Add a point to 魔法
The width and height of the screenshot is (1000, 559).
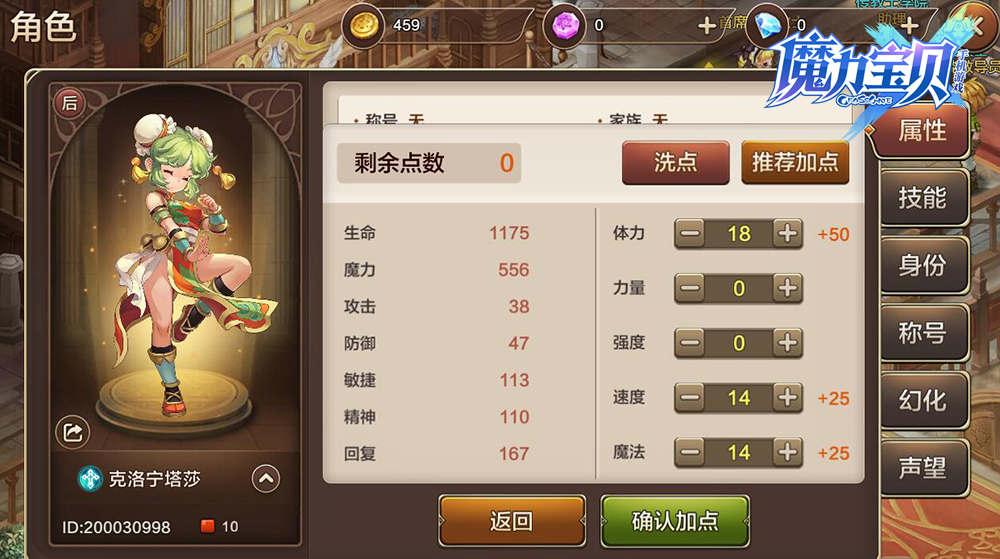tap(788, 452)
